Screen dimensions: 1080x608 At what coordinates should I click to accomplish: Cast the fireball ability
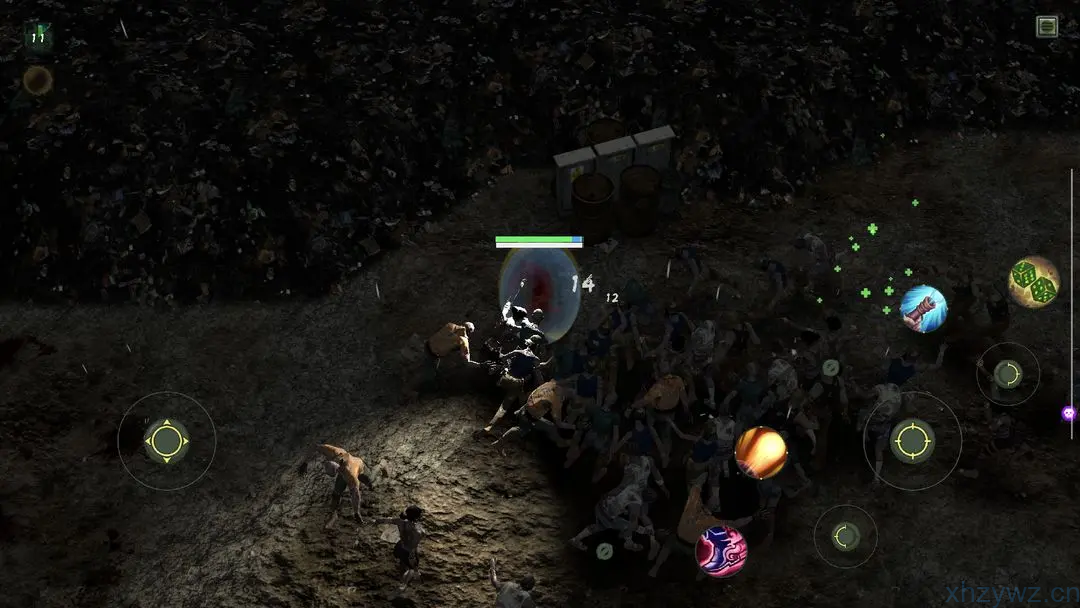tap(760, 453)
